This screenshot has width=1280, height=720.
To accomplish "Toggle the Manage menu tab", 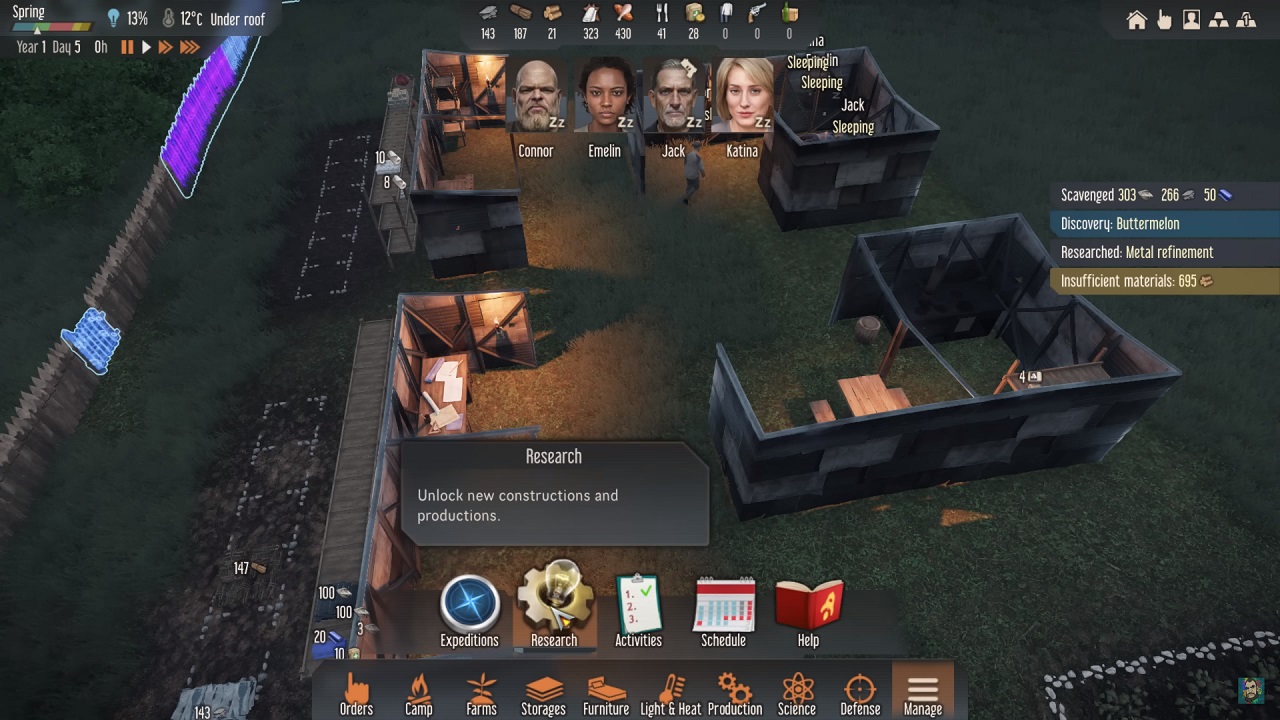I will point(922,693).
